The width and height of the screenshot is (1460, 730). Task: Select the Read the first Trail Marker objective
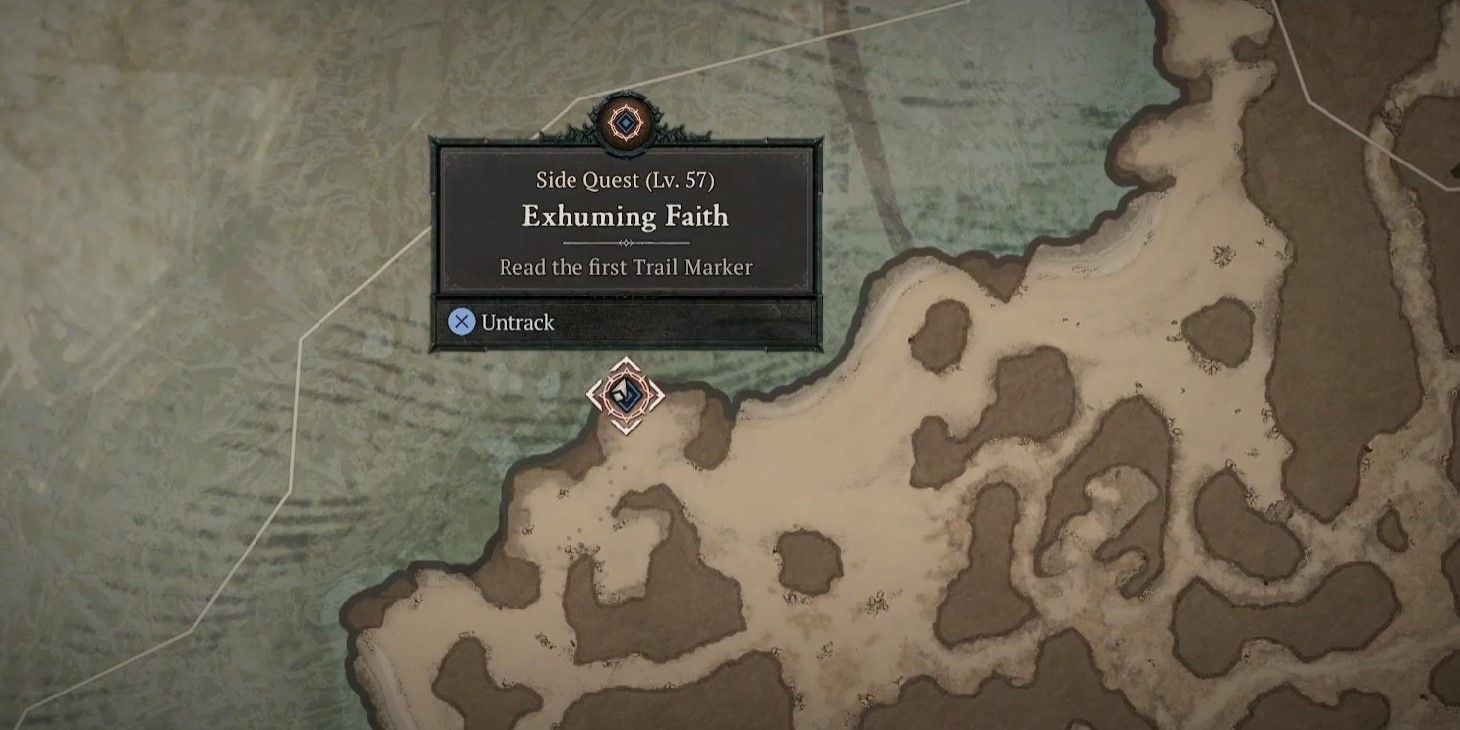629,268
